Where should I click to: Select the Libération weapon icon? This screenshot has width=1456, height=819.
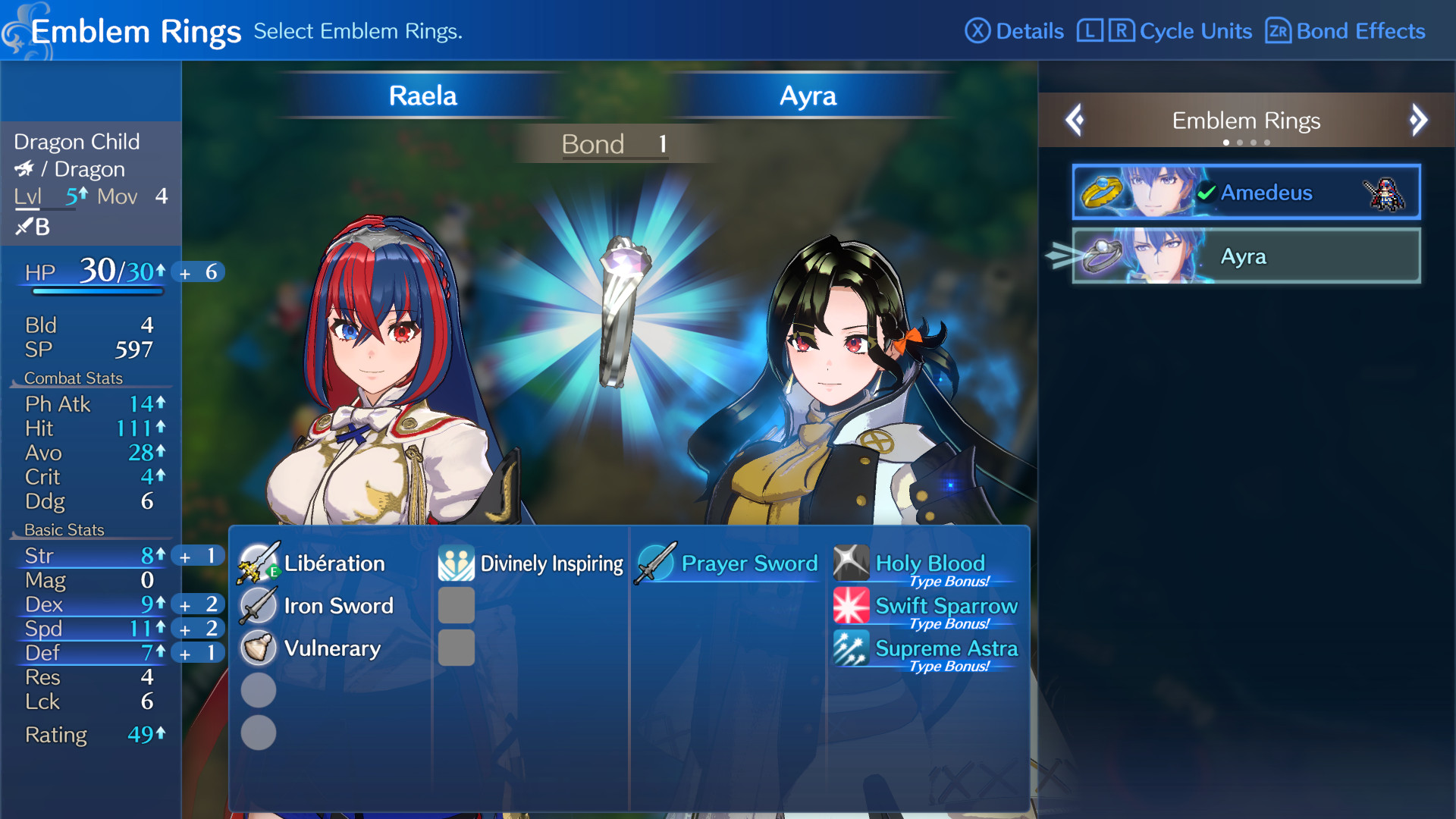[258, 563]
